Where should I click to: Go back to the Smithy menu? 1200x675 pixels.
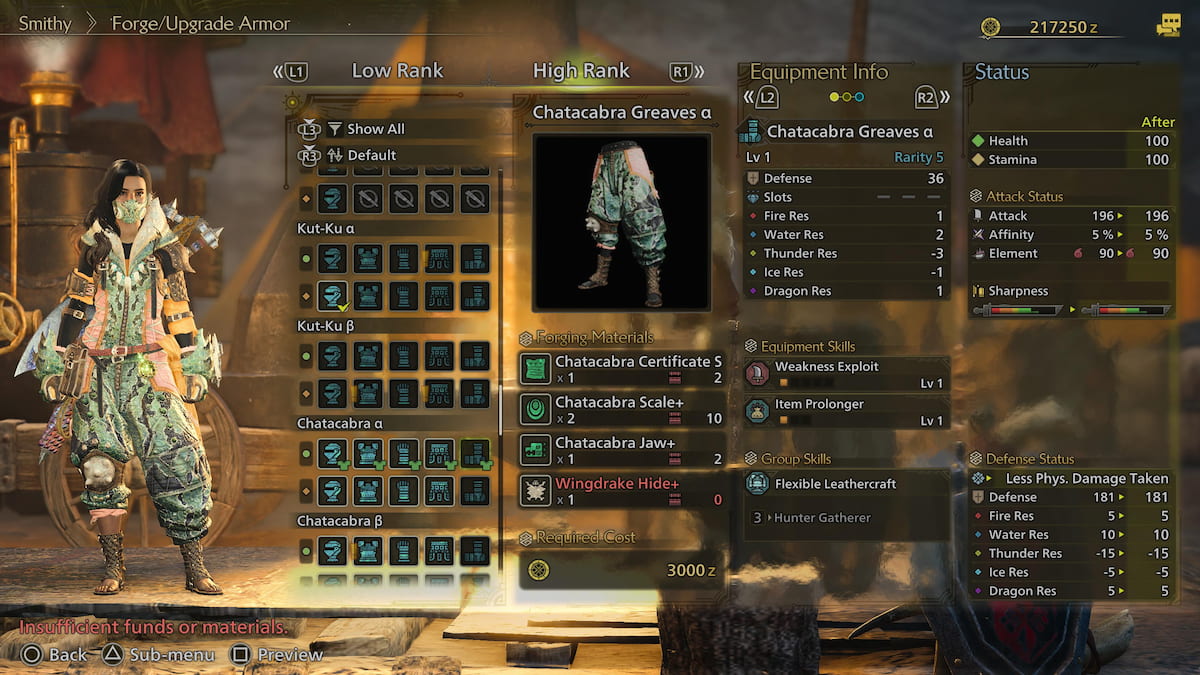pos(45,23)
